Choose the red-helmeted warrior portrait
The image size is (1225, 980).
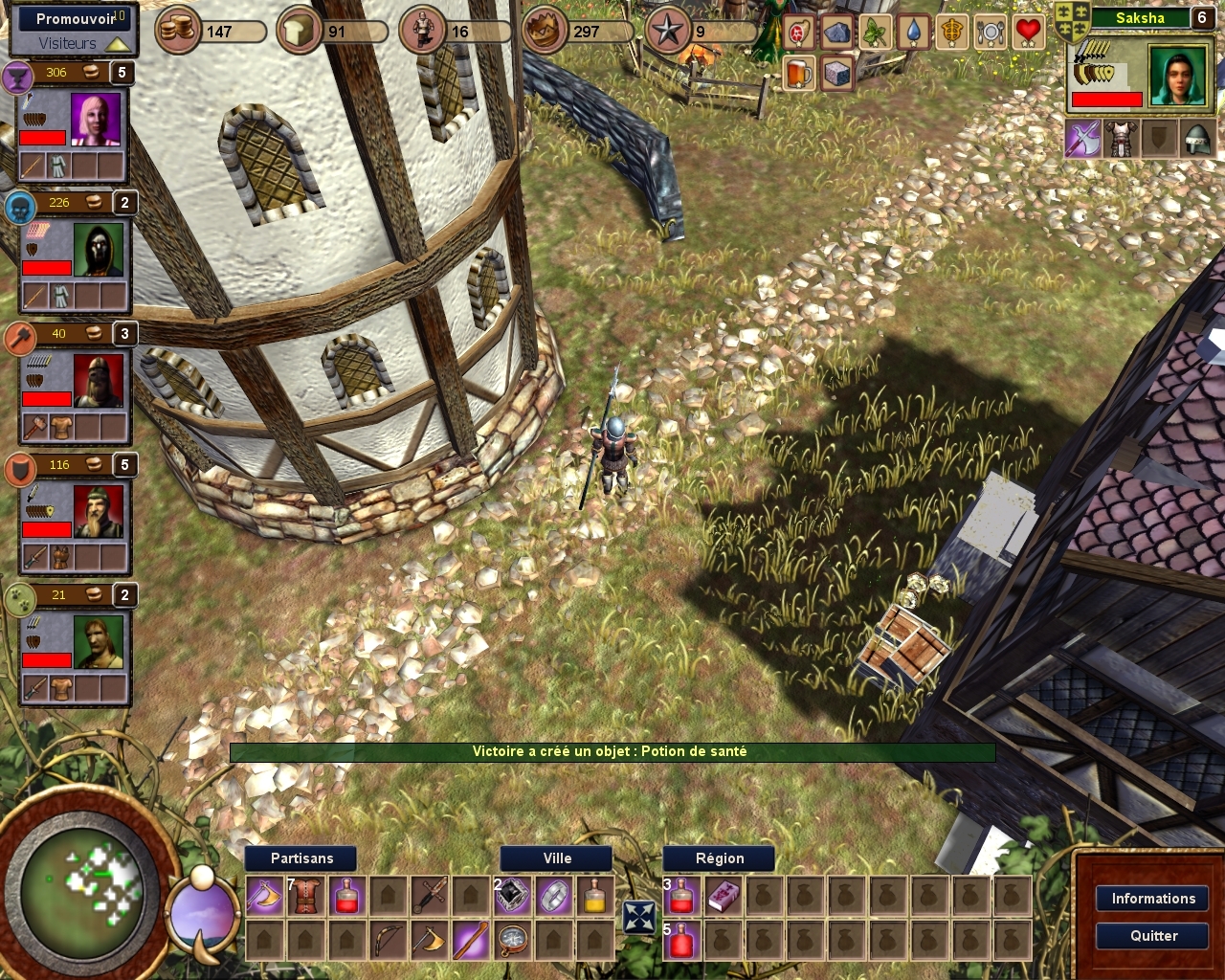[x=99, y=381]
